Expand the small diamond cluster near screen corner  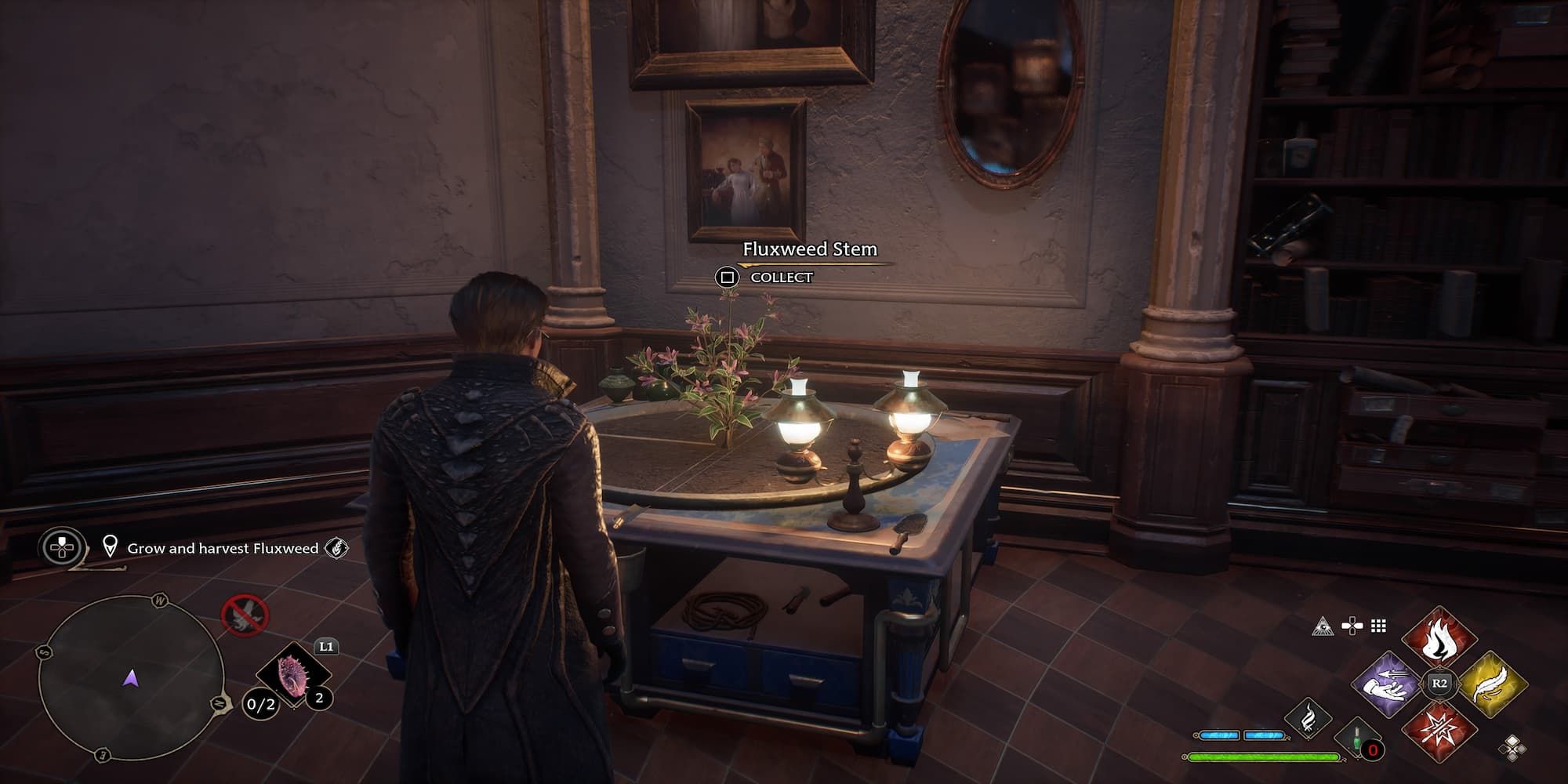(x=1514, y=749)
